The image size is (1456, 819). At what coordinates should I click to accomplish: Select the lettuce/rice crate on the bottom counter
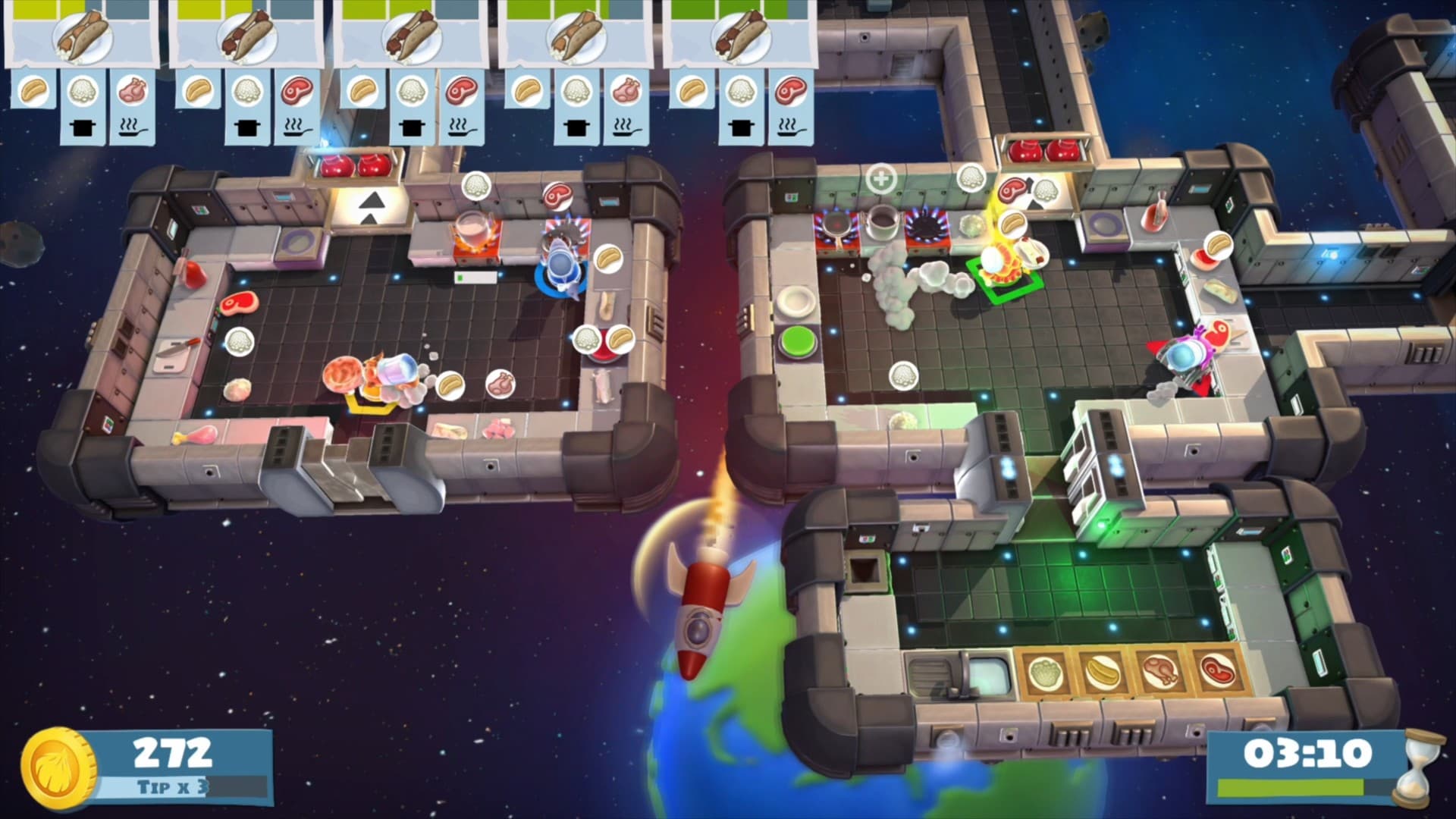click(x=1044, y=673)
